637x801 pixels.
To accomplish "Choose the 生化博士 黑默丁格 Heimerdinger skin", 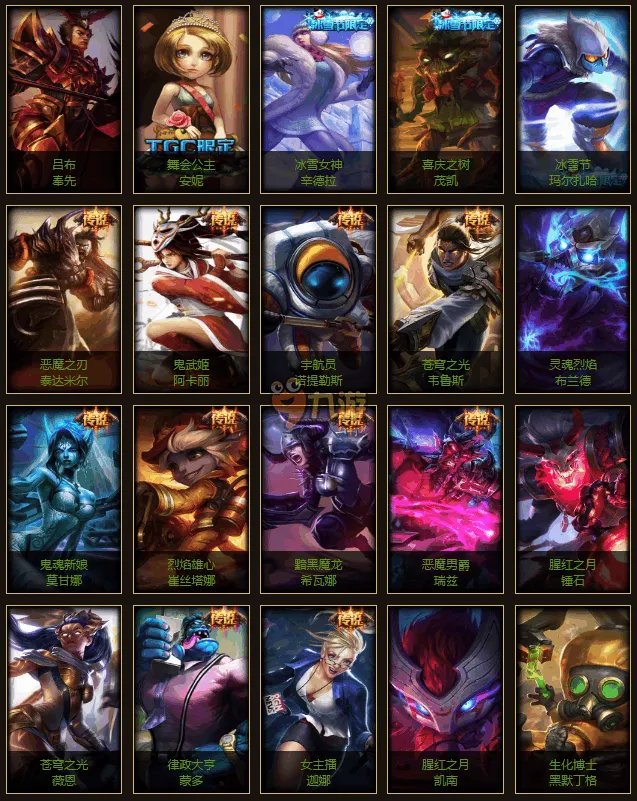I will tap(573, 698).
